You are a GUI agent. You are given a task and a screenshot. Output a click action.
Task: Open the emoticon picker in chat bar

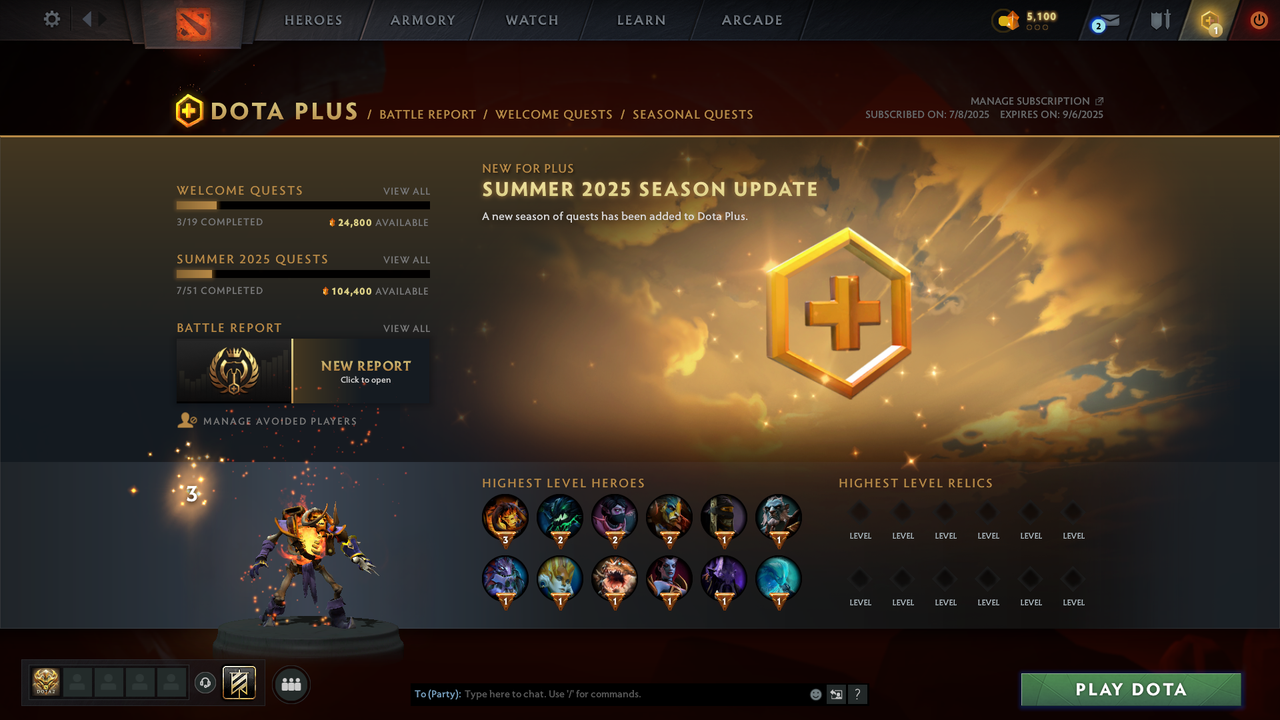click(x=815, y=693)
